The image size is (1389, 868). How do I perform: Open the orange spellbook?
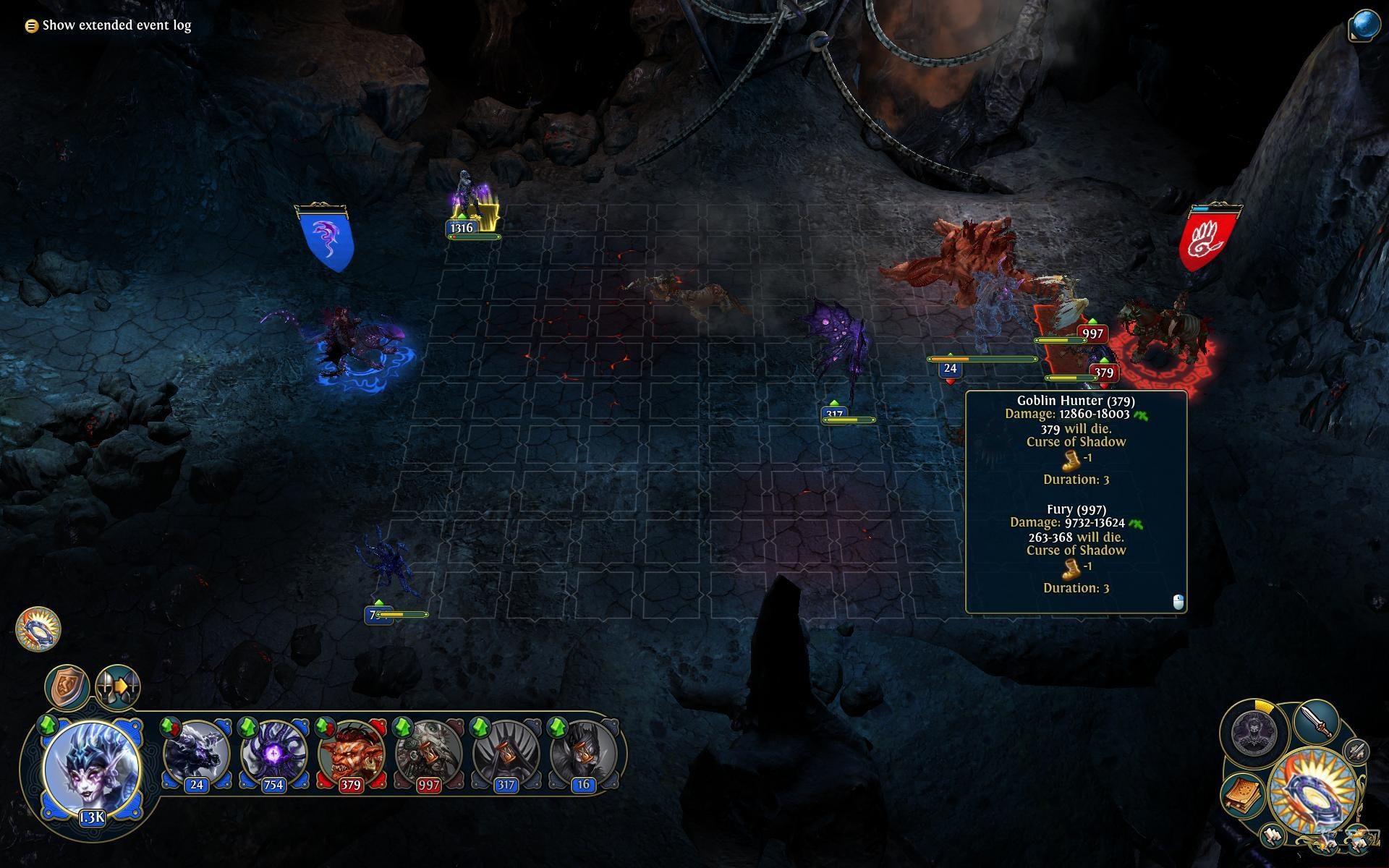coord(1244,793)
